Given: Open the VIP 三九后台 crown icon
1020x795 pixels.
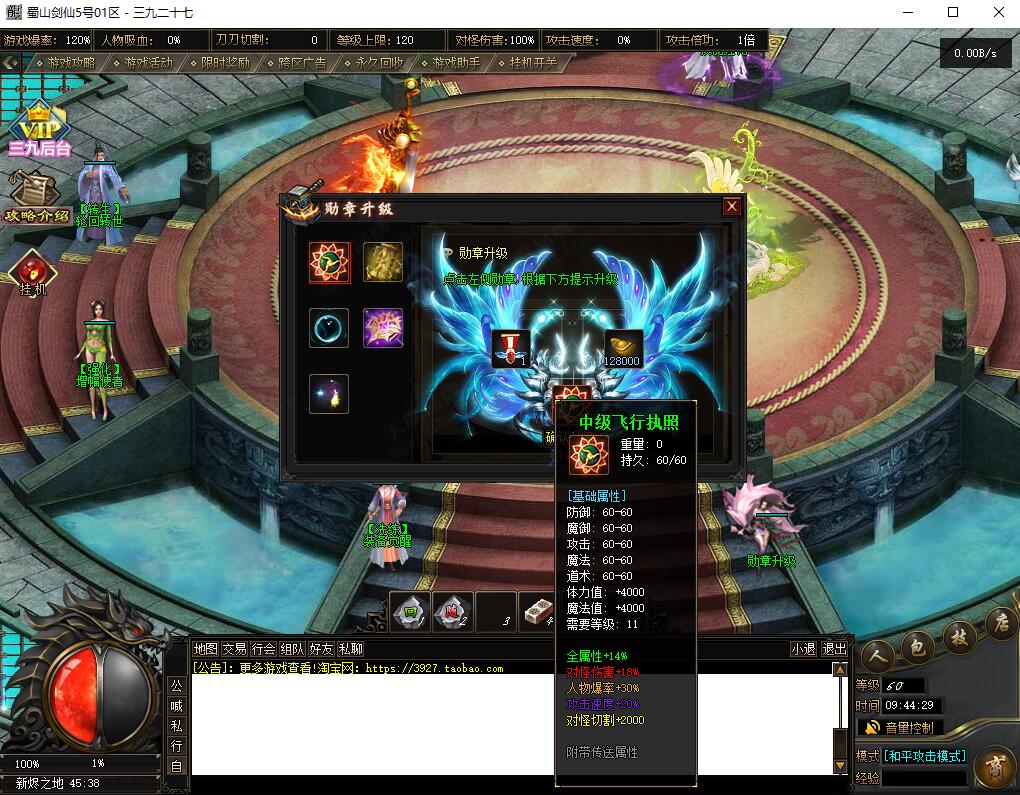Looking at the screenshot, I should [x=40, y=130].
